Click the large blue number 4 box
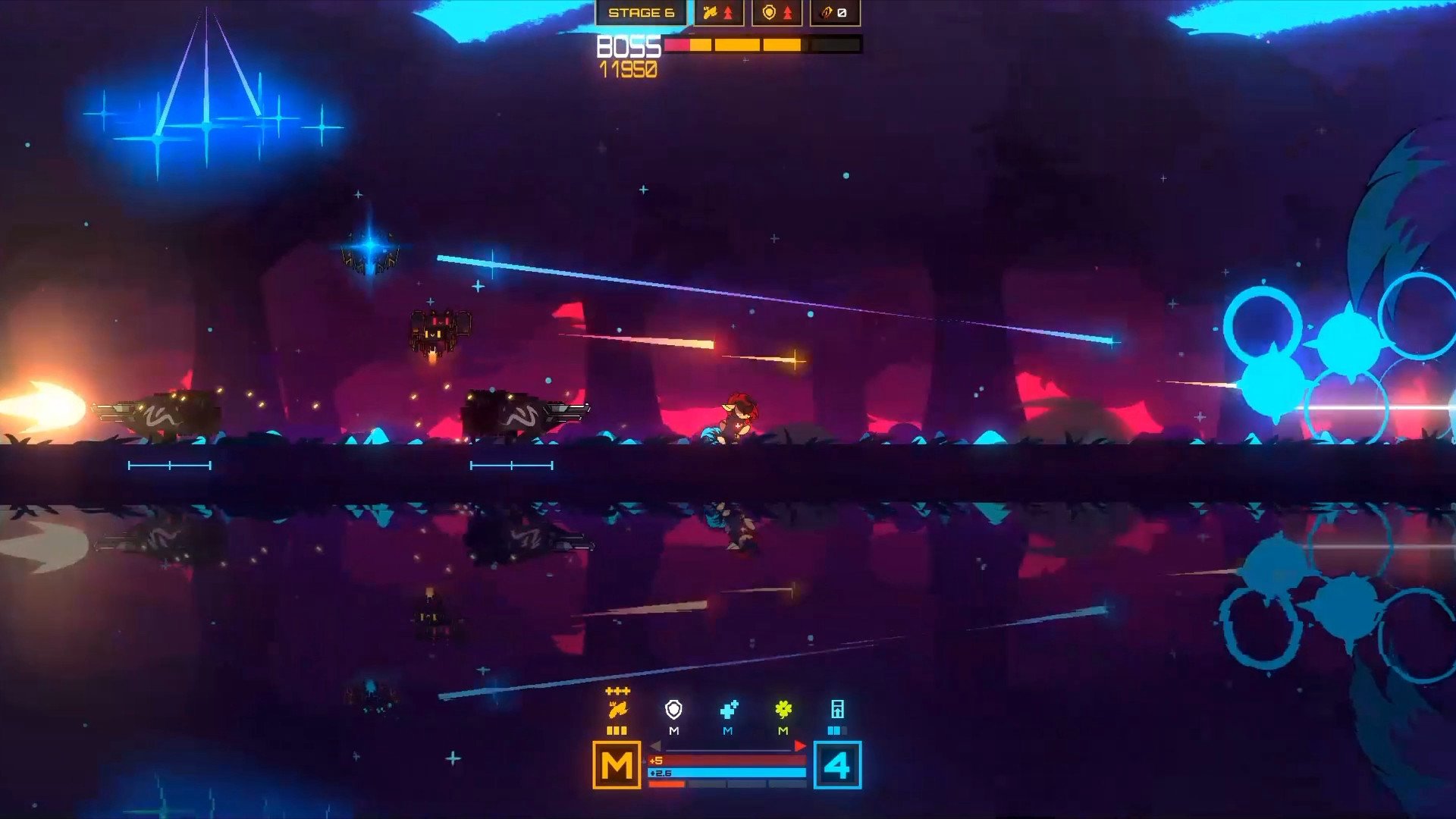 point(837,765)
